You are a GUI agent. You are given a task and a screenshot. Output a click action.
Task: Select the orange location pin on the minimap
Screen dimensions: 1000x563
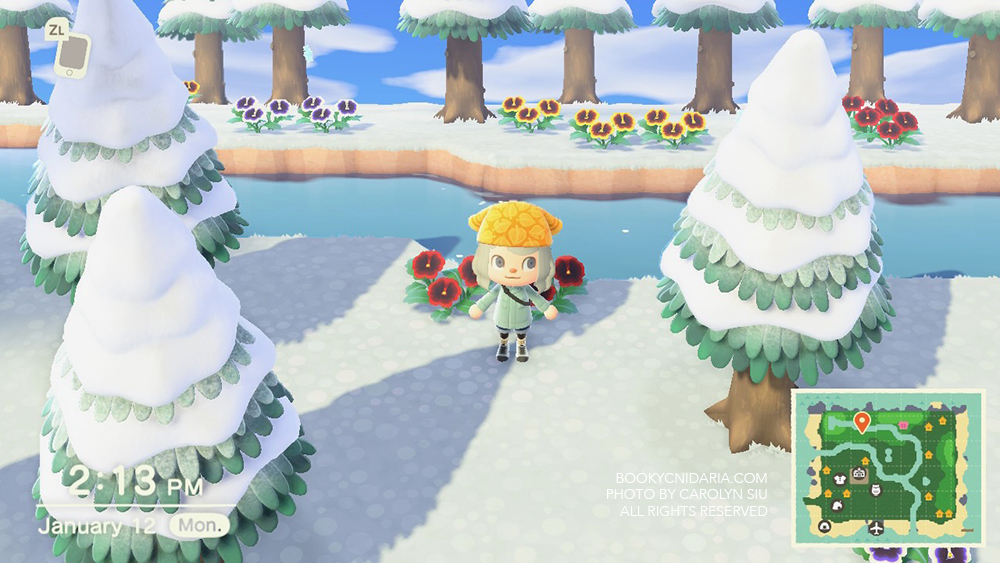point(862,420)
